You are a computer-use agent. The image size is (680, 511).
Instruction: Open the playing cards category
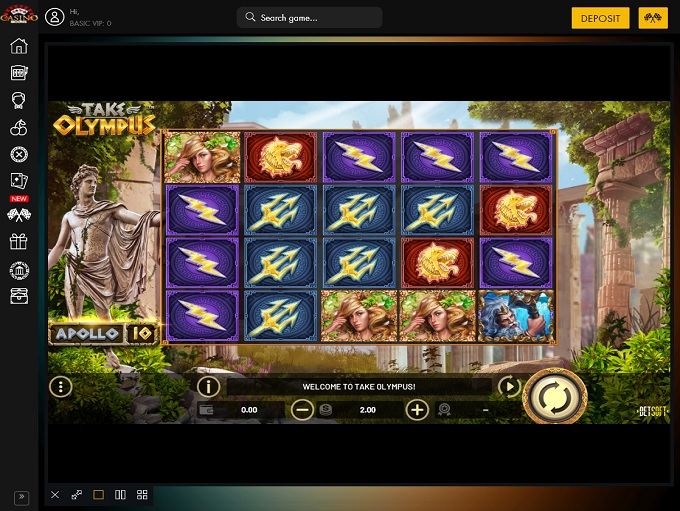click(18, 181)
